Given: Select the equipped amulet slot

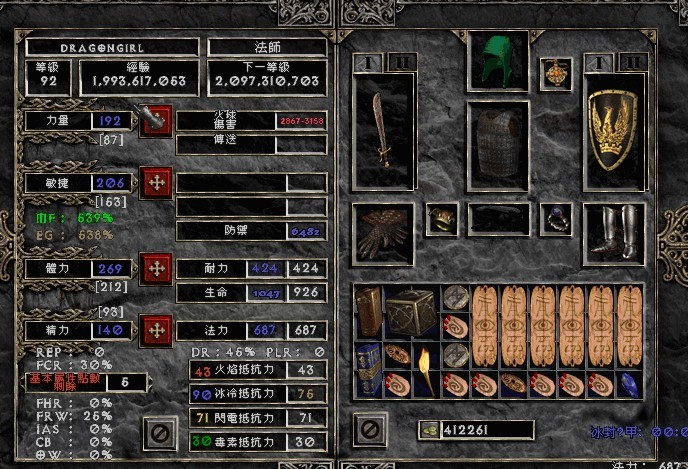Looking at the screenshot, I should pos(555,72).
